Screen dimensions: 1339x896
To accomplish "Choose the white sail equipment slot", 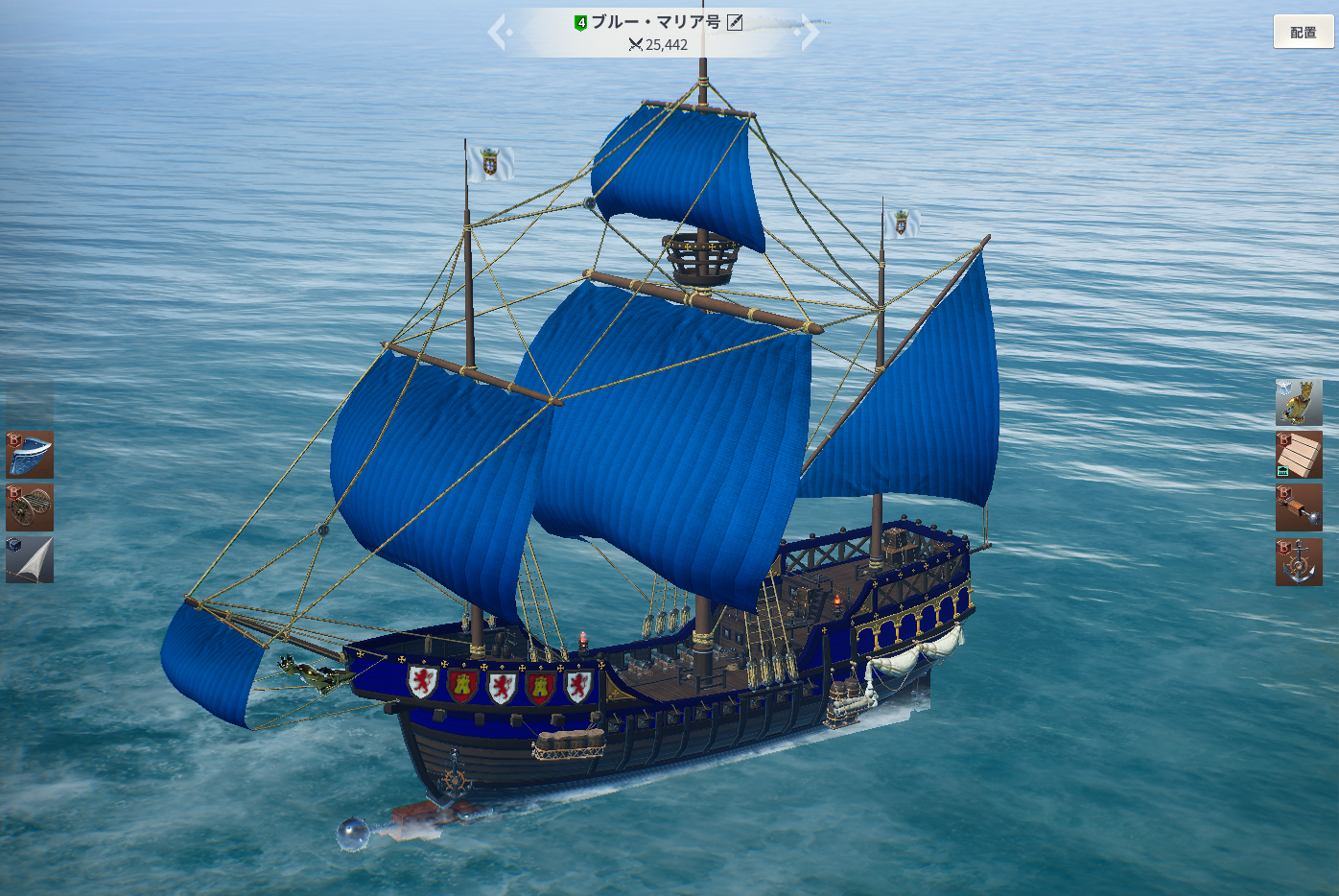I will coord(30,559).
